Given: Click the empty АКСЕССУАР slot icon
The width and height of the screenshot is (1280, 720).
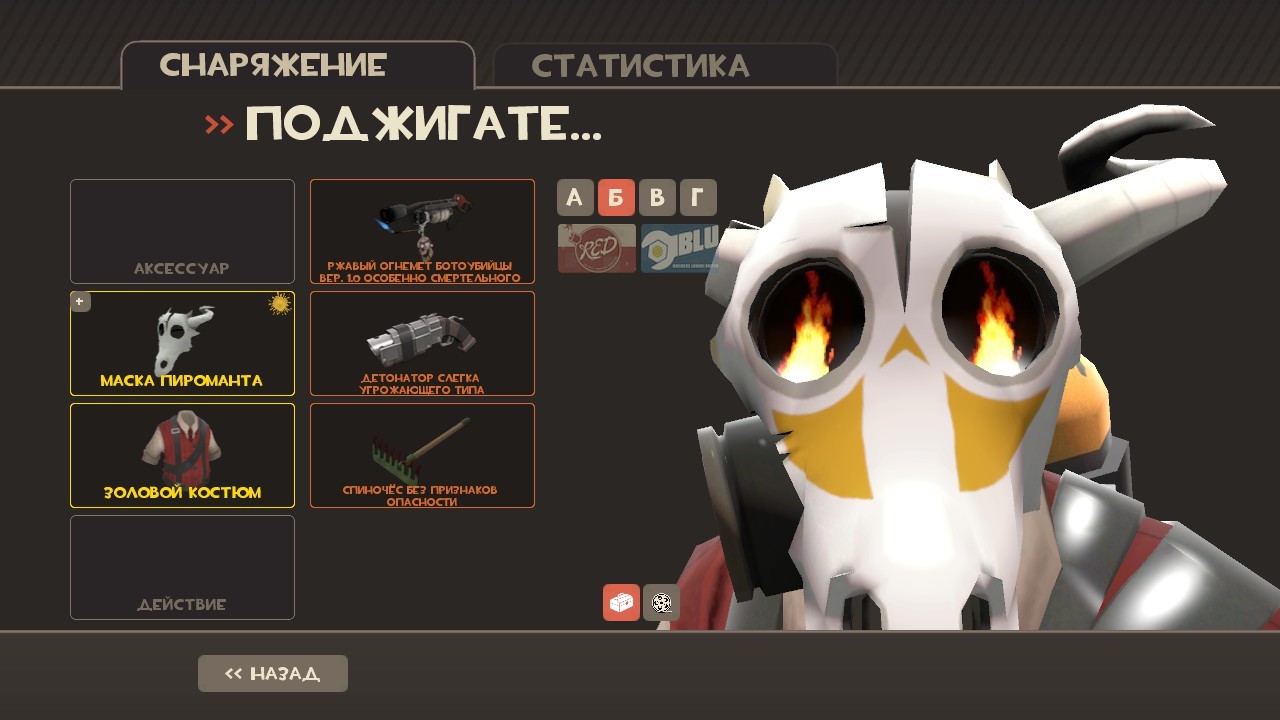Looking at the screenshot, I should point(182,232).
